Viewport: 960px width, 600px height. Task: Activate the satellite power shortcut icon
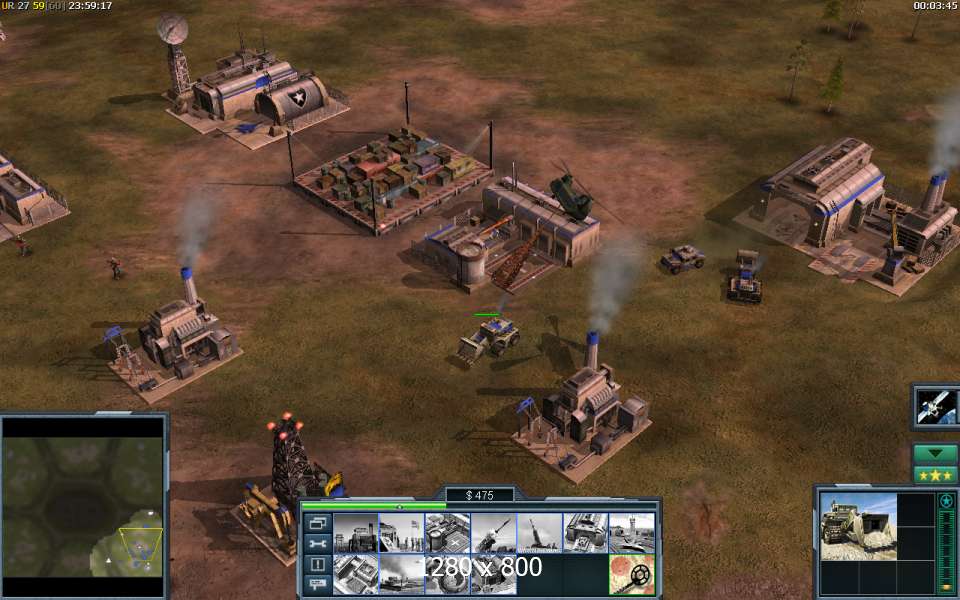click(x=937, y=407)
